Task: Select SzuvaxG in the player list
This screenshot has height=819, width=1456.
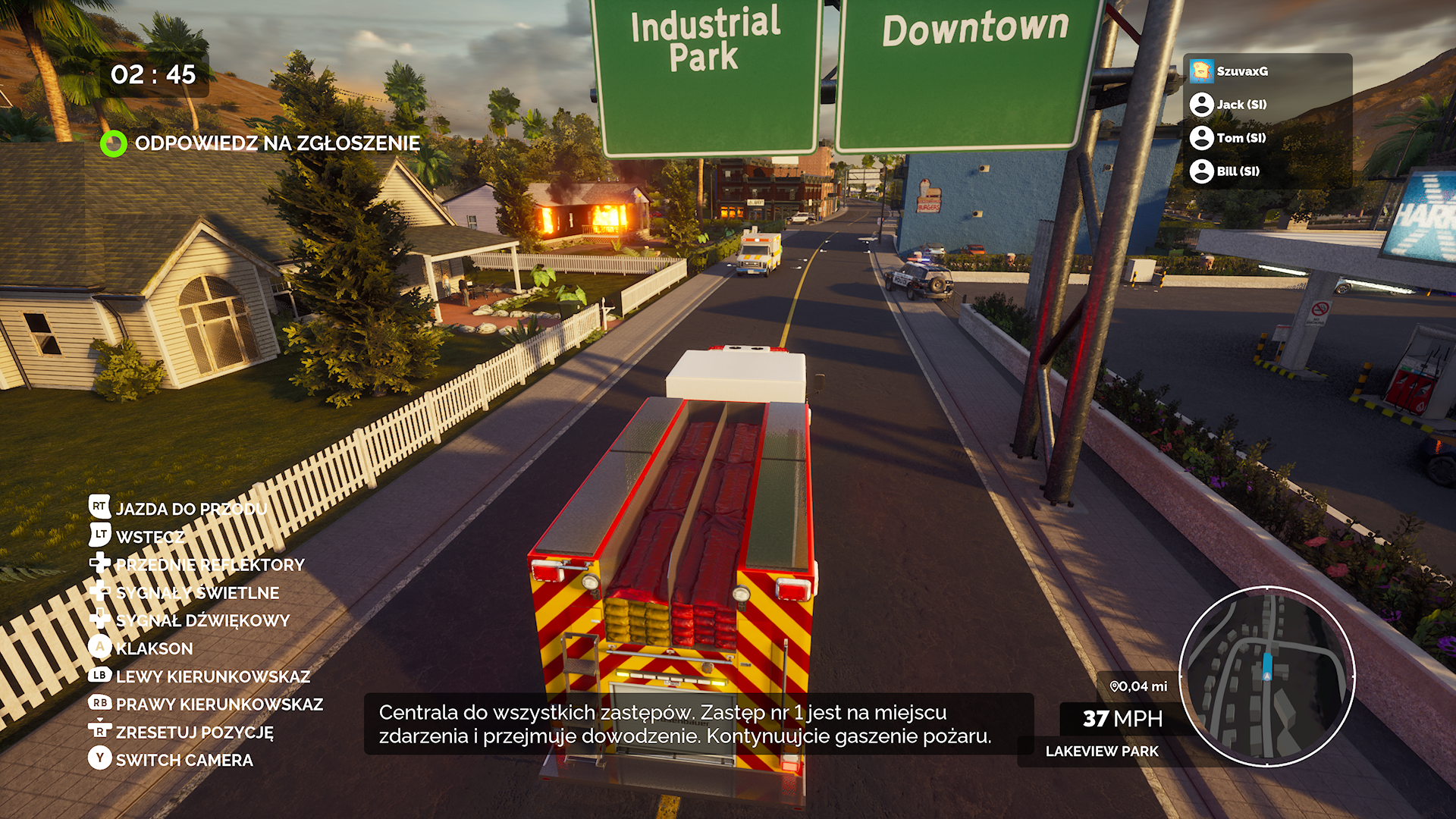Action: pyautogui.click(x=1241, y=71)
